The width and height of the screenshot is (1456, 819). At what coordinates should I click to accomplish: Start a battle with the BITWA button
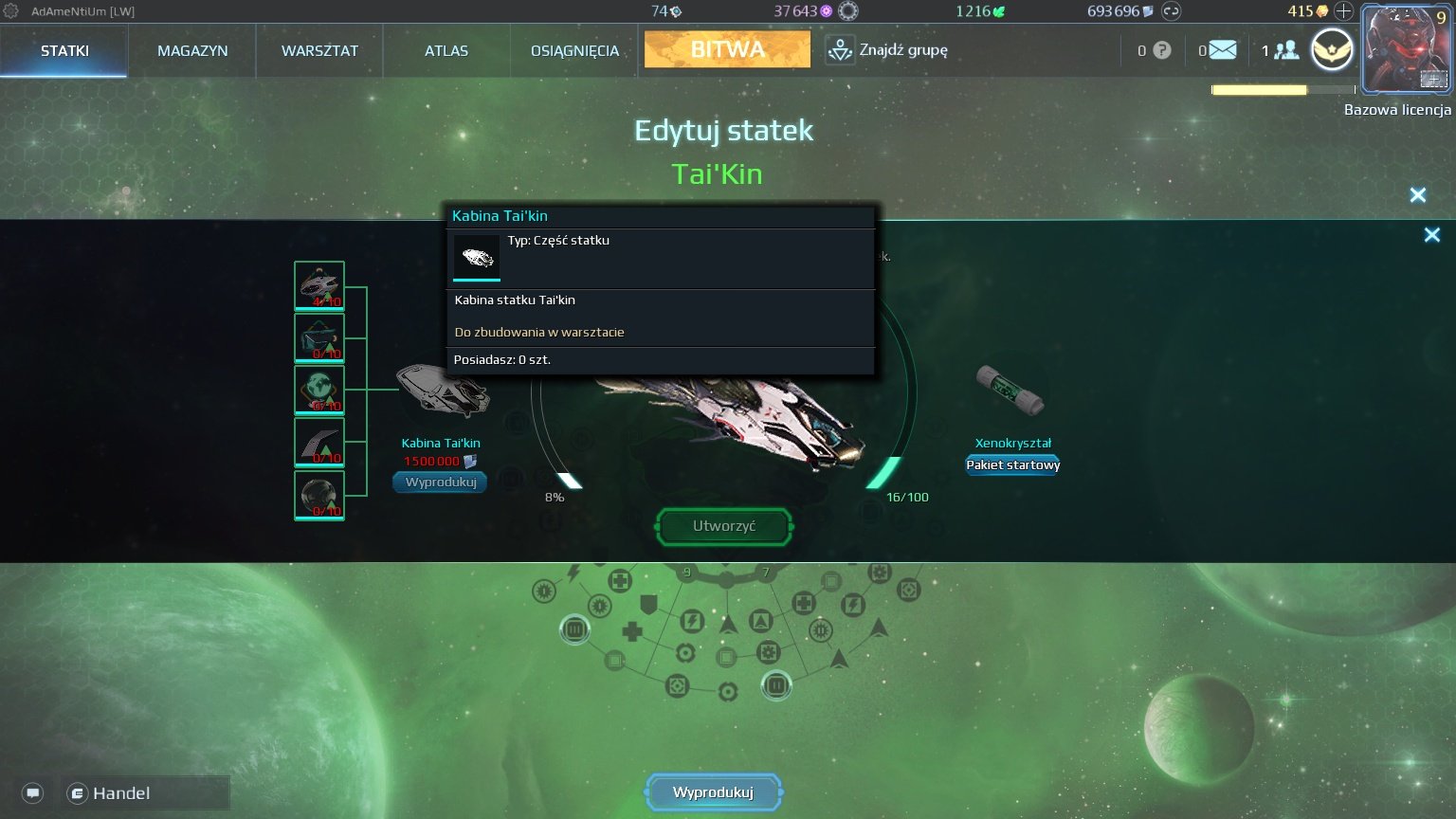(727, 49)
